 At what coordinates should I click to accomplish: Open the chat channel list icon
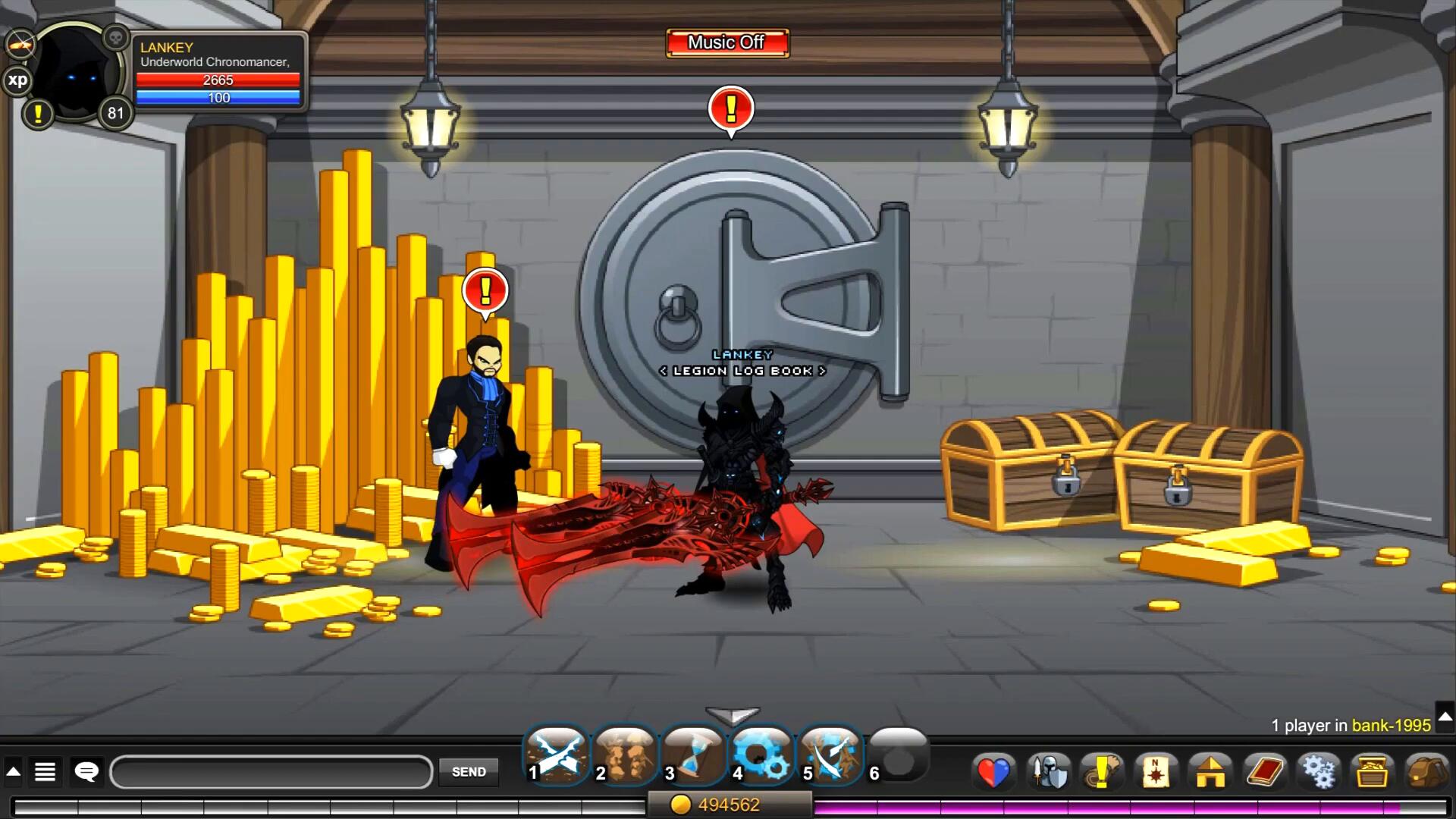pos(45,772)
